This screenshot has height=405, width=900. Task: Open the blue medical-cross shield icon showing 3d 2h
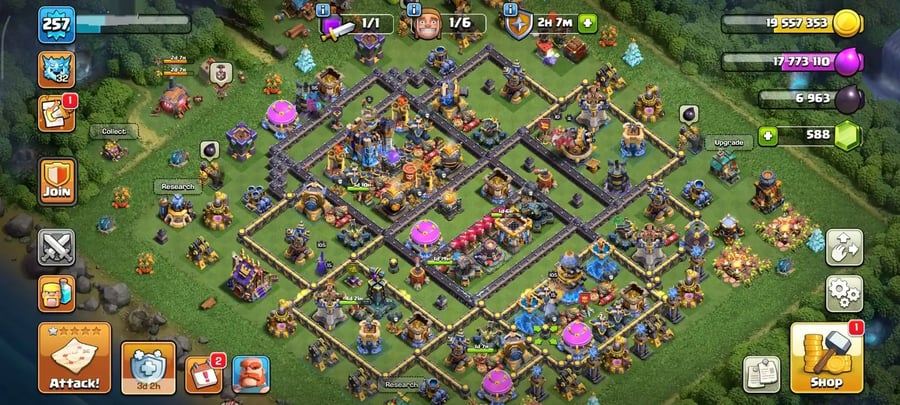(x=148, y=366)
